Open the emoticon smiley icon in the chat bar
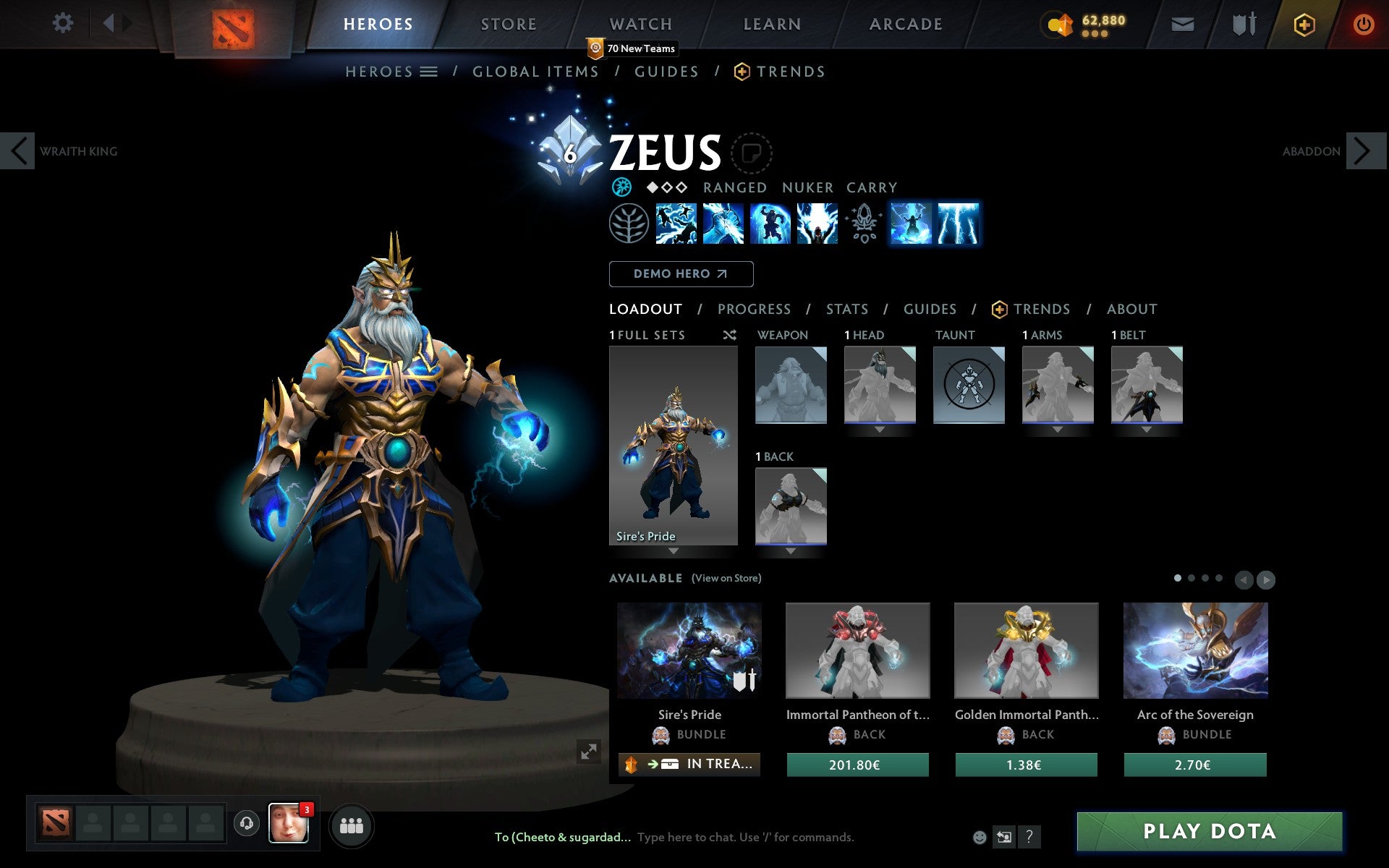The image size is (1389, 868). [x=980, y=837]
